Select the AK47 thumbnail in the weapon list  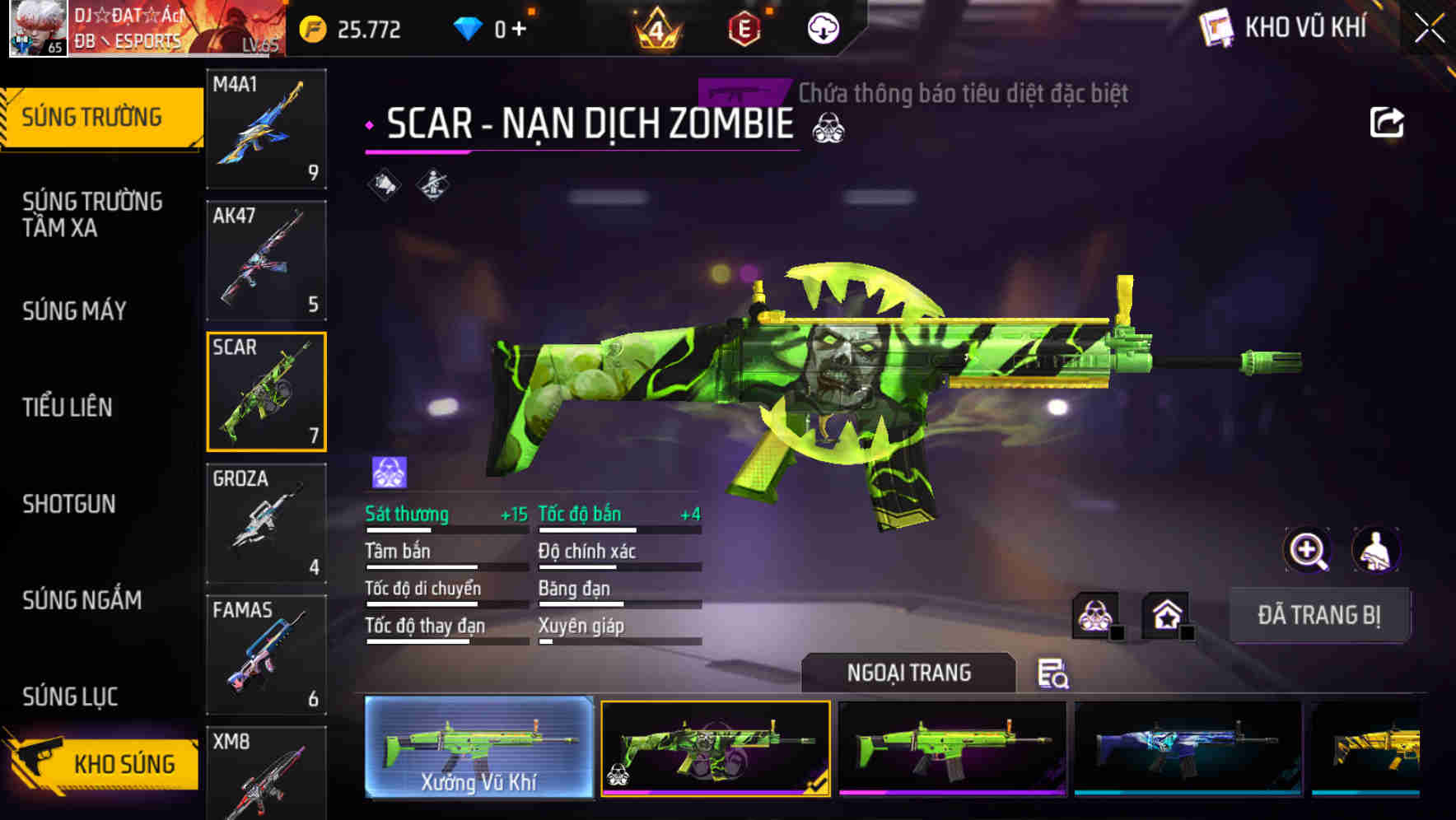tap(265, 260)
